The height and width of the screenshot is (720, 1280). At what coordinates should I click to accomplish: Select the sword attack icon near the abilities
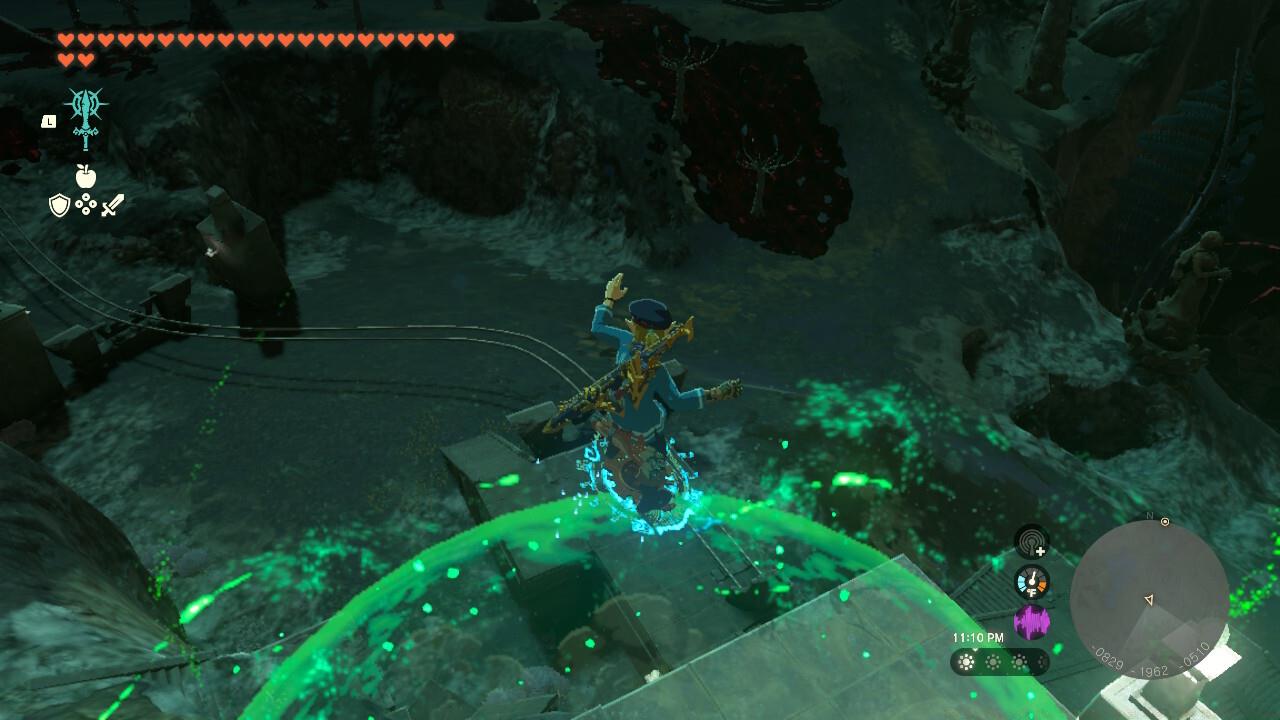[113, 204]
